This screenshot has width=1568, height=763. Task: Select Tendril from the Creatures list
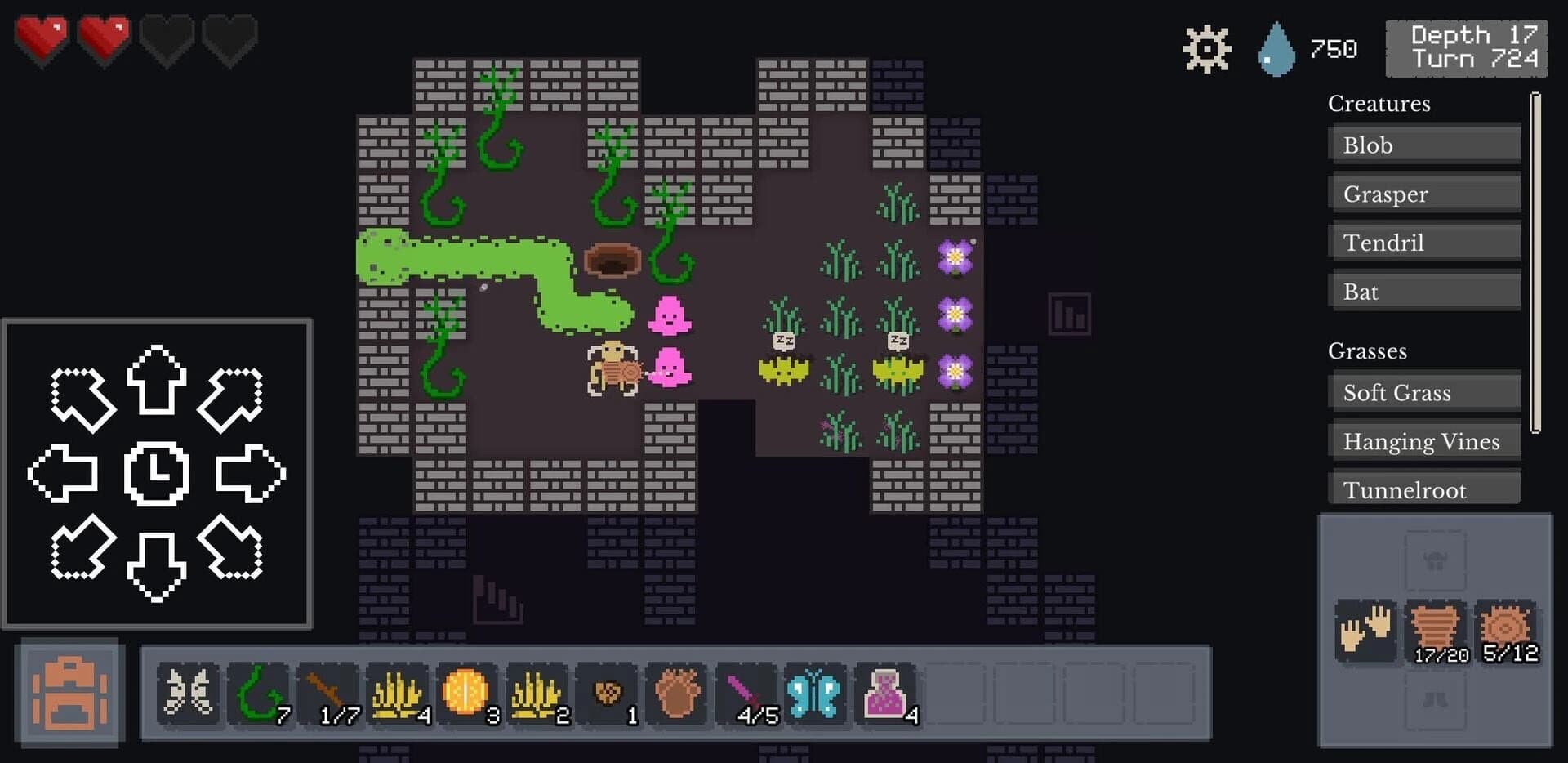(1425, 242)
